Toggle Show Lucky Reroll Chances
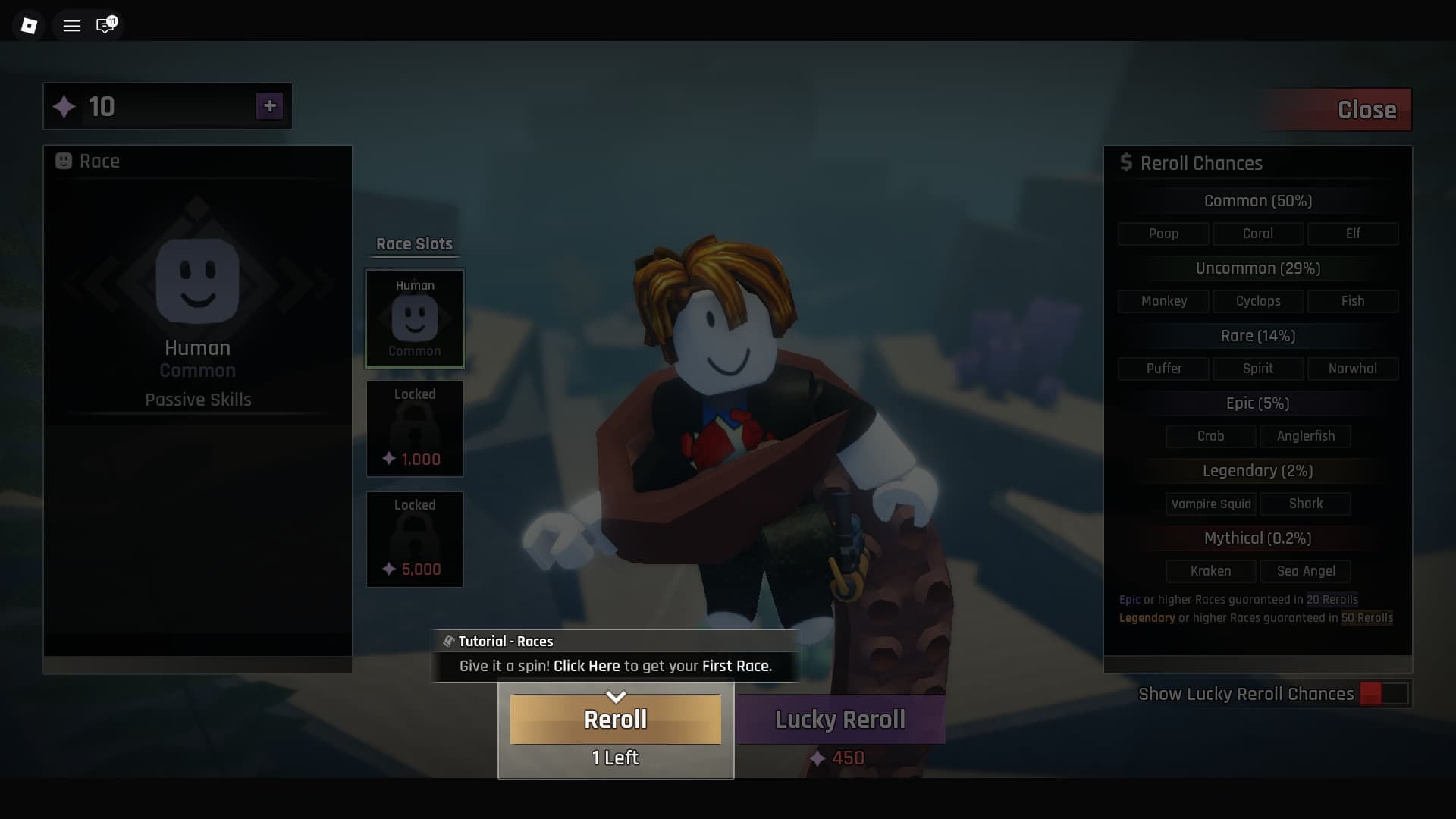Image resolution: width=1456 pixels, height=819 pixels. (1382, 693)
